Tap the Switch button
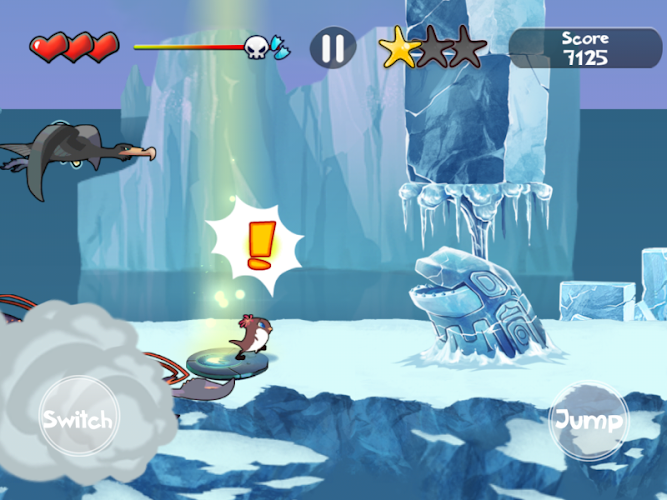The image size is (667, 500). point(77,418)
